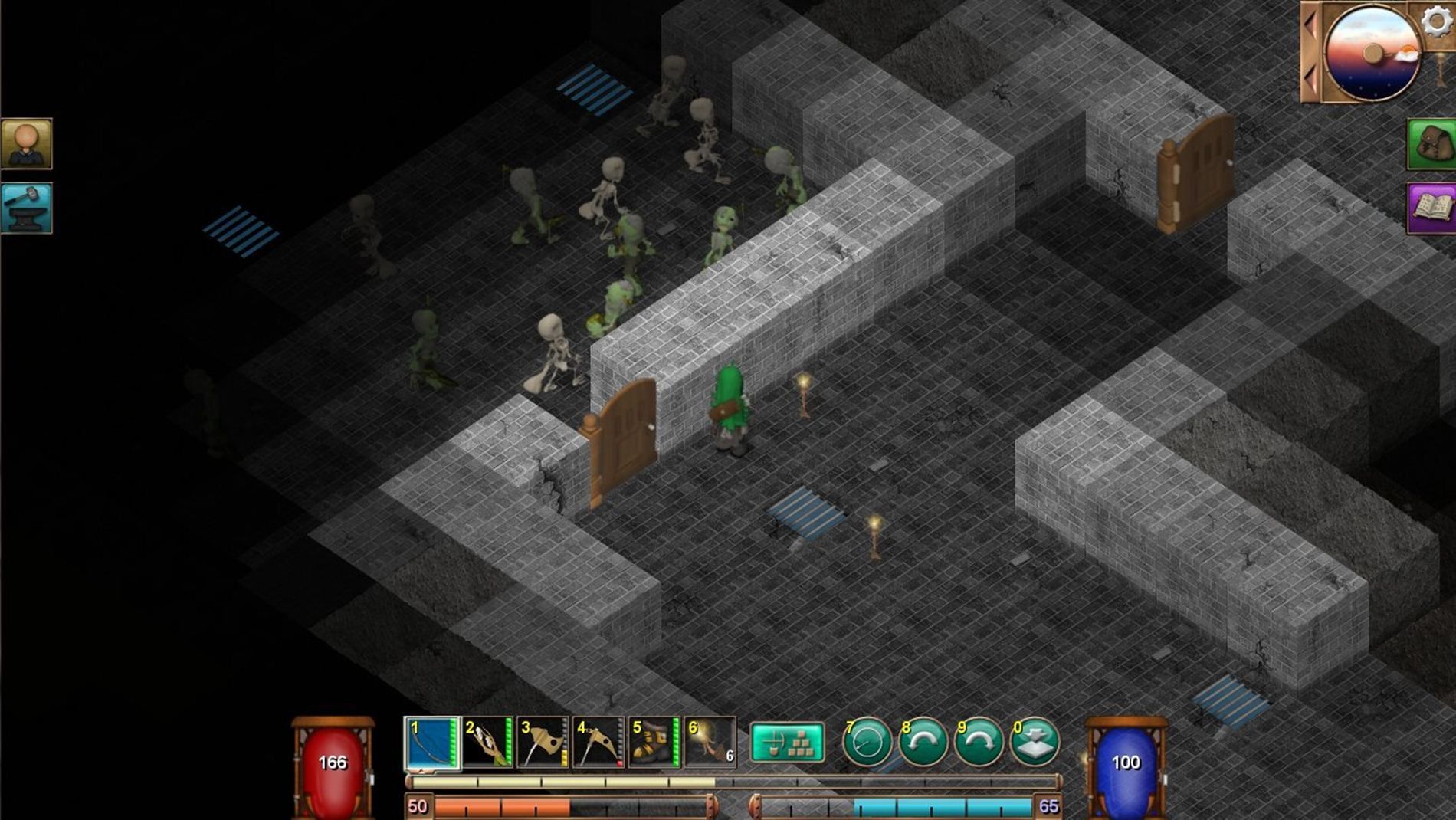Toggle the teal build mode button

pos(787,742)
